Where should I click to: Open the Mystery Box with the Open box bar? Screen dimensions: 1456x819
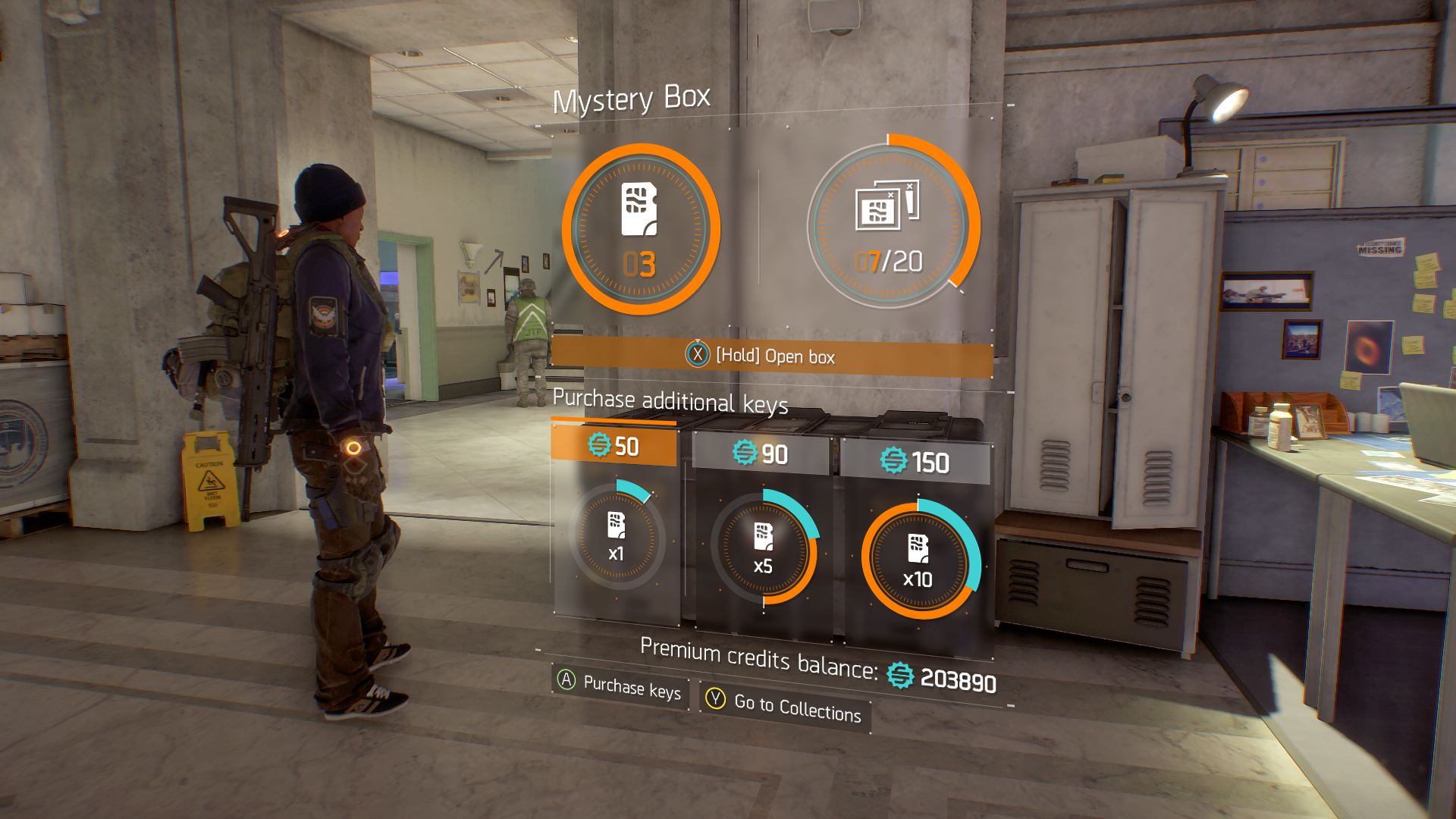click(x=772, y=356)
